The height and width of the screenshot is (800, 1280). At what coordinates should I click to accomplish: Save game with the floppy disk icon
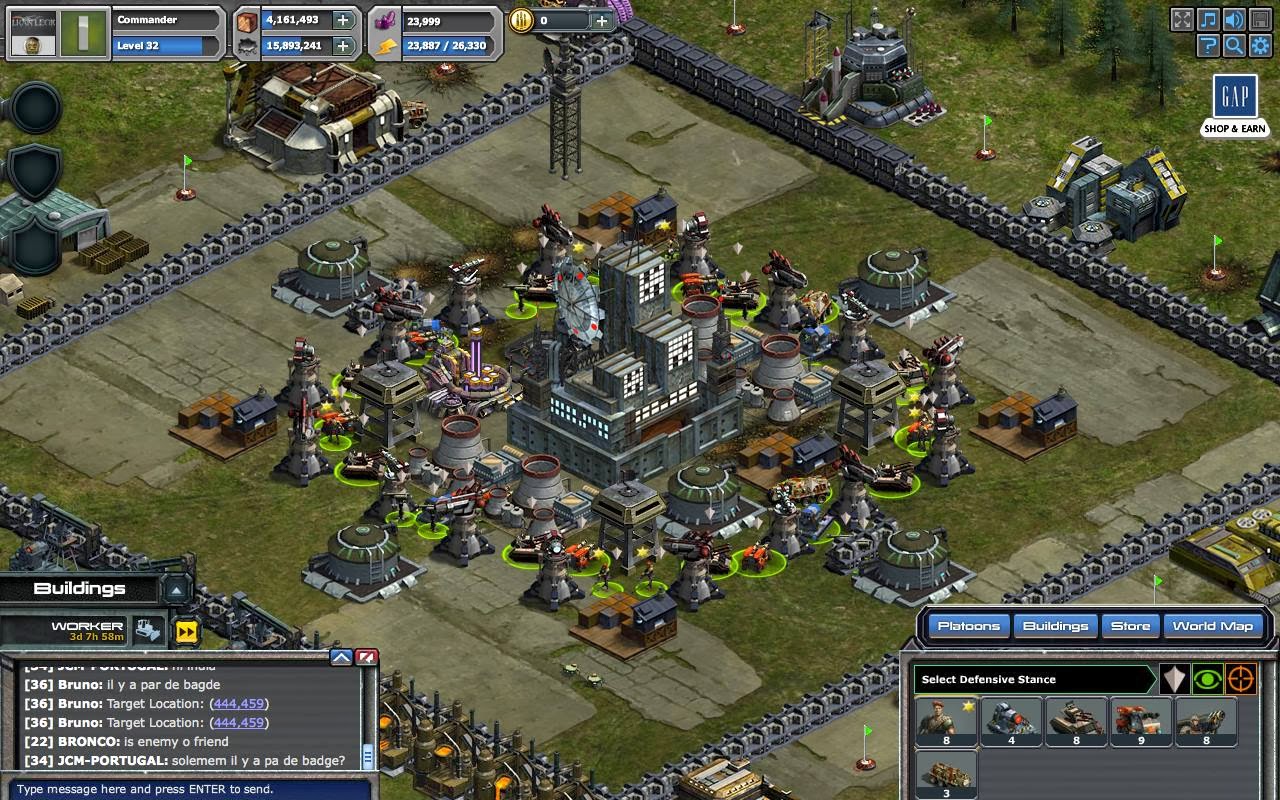click(x=1258, y=18)
